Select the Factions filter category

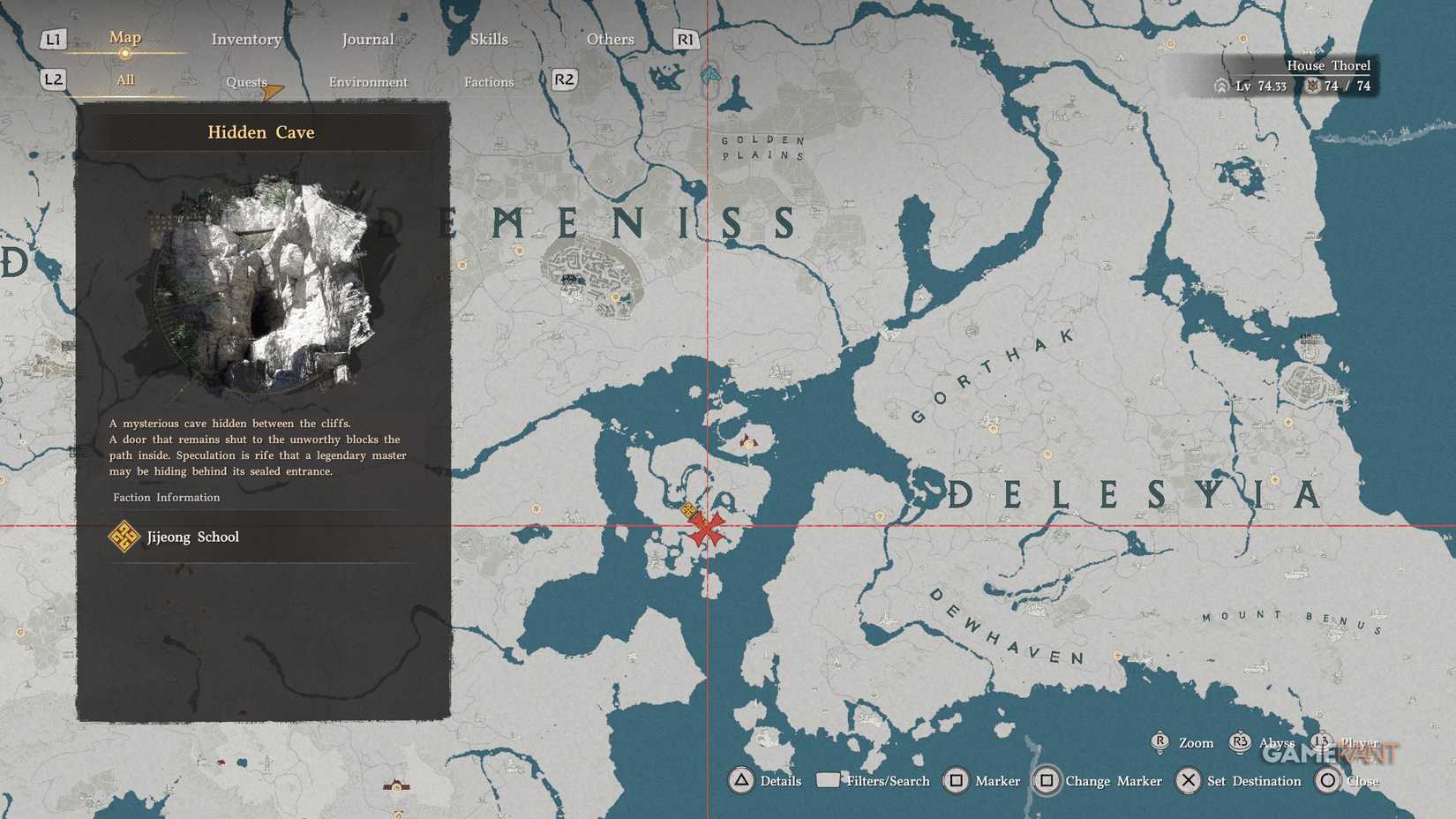[489, 81]
